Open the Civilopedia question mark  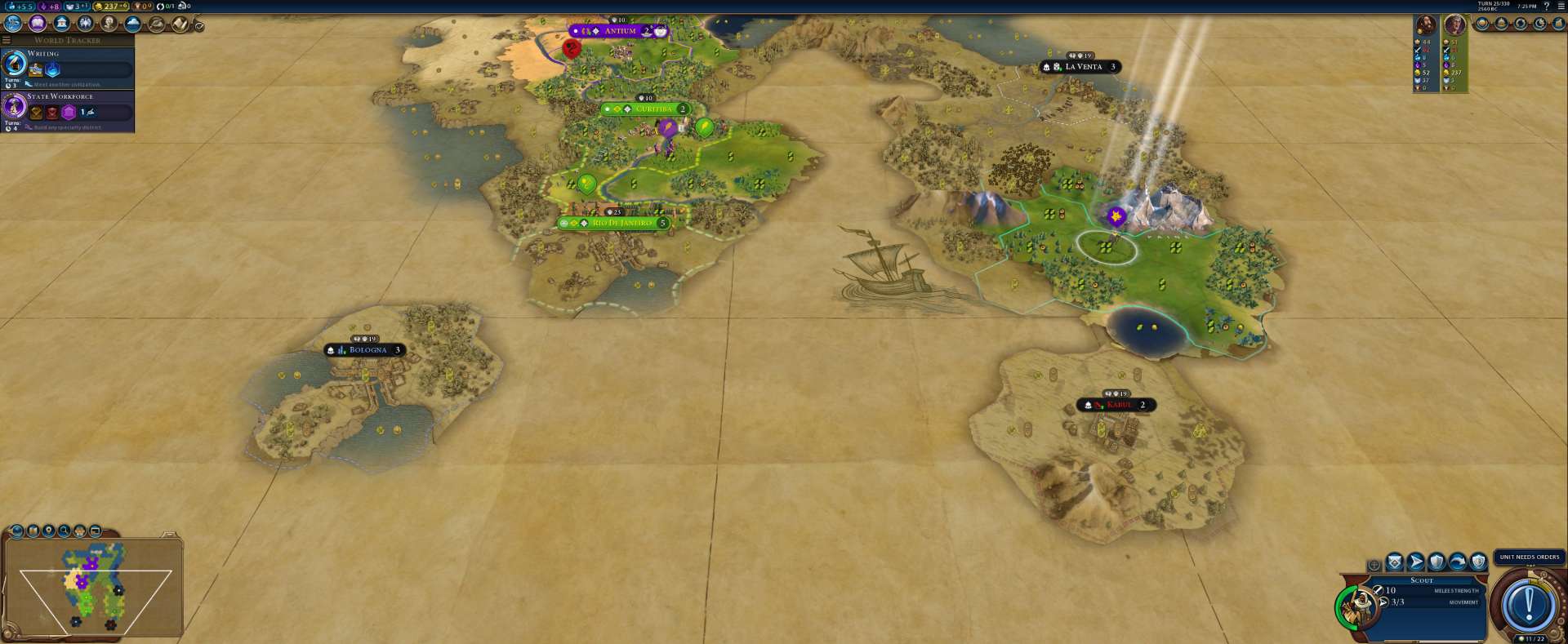pos(1546,6)
